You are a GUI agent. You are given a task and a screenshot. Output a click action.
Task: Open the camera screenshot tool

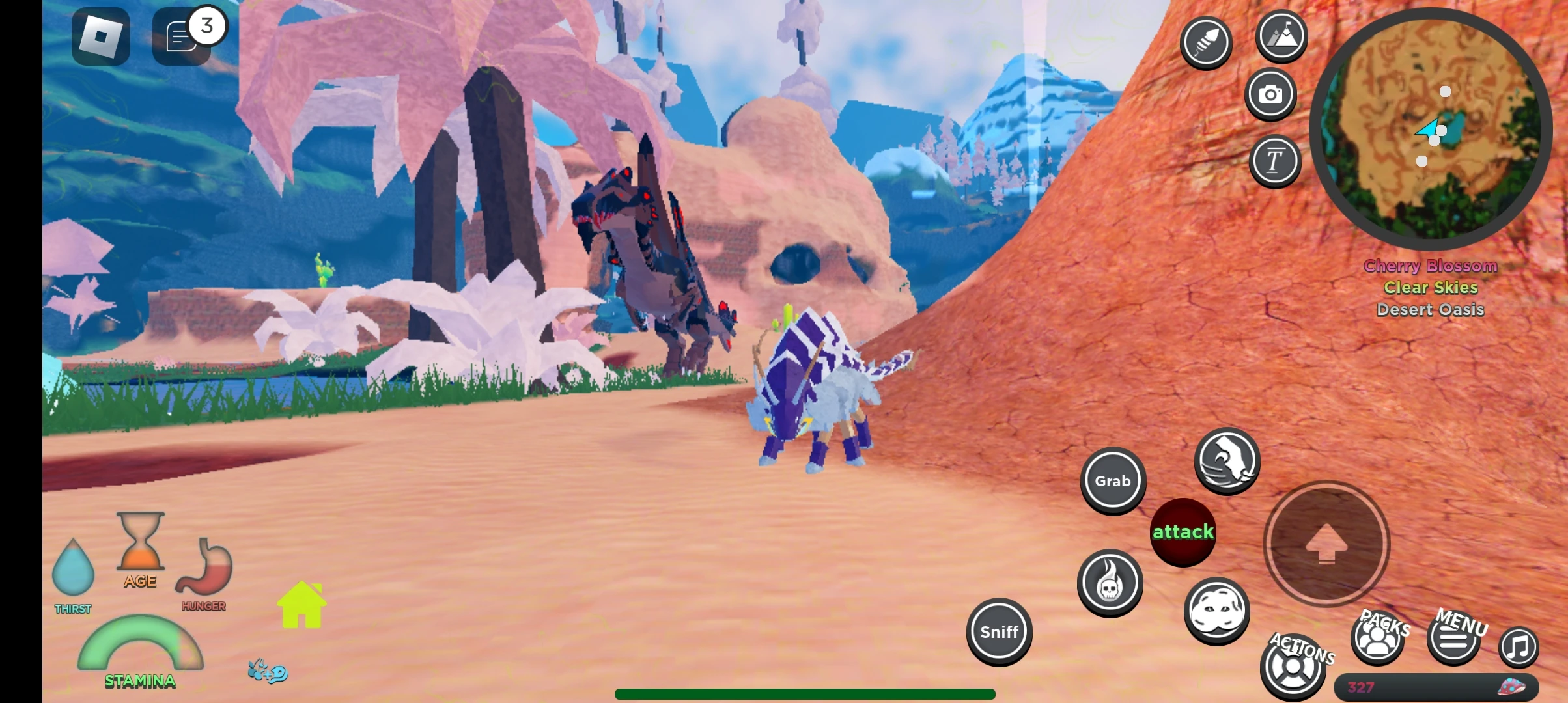click(x=1270, y=94)
